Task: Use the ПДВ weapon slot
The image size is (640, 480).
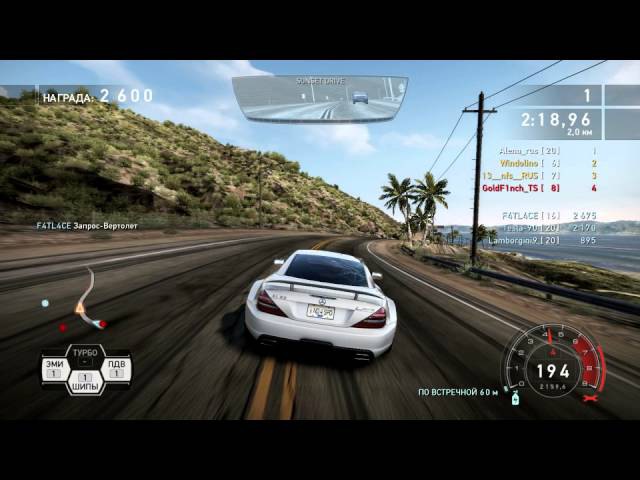Action: tap(116, 370)
